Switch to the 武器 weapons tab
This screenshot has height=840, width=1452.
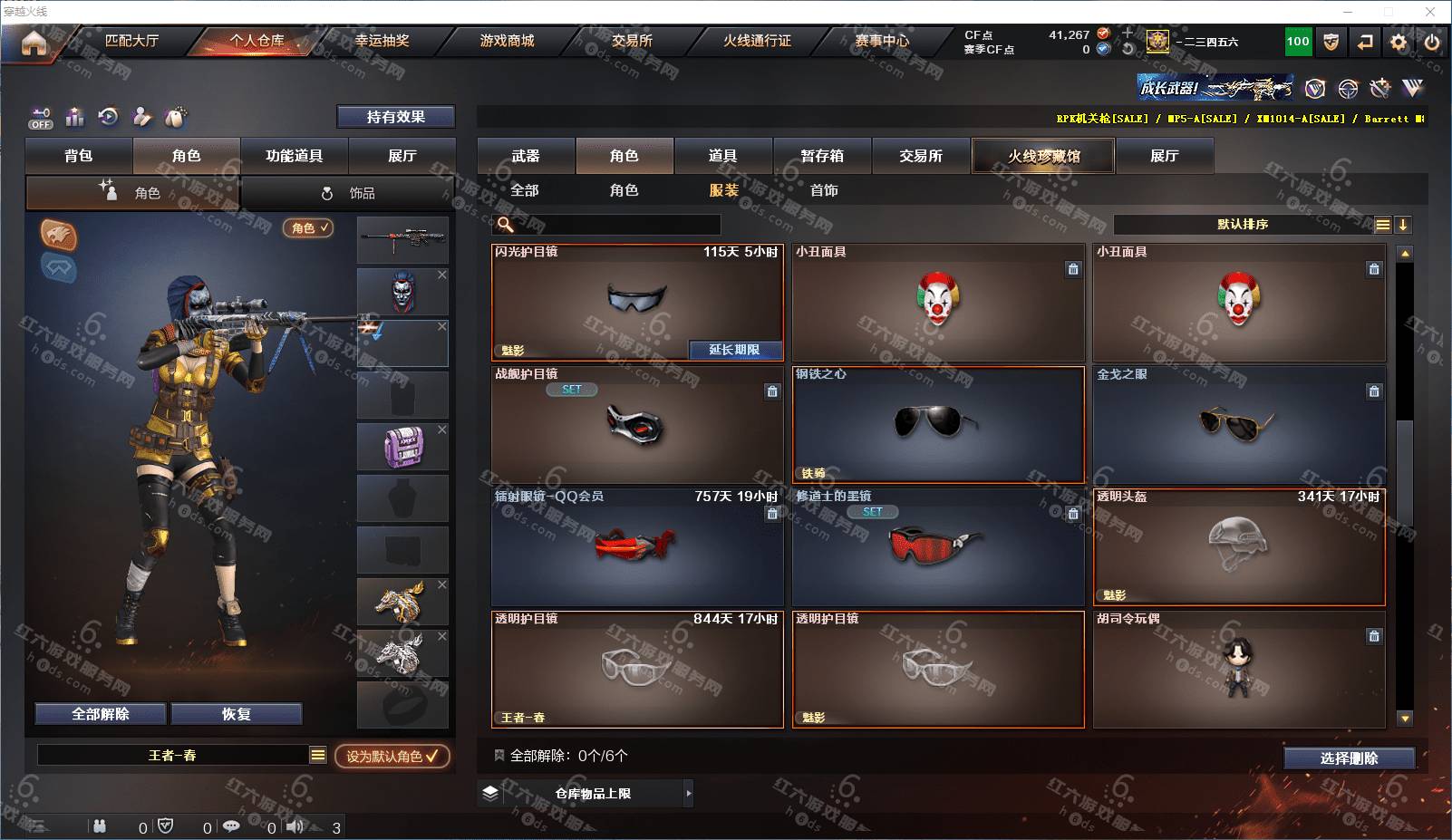tap(526, 156)
